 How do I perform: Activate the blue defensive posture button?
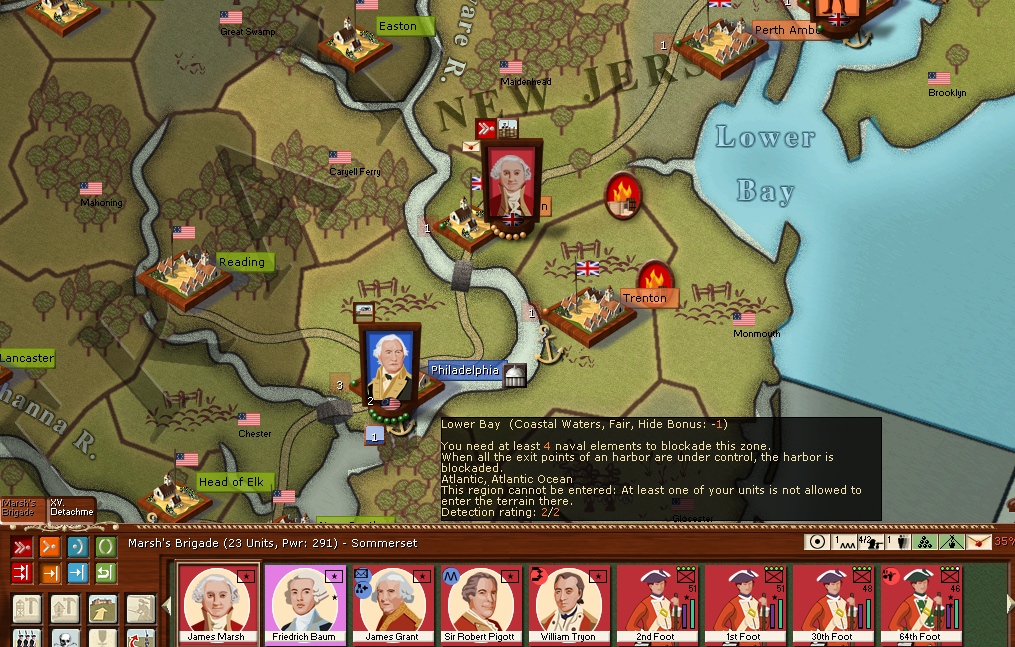[77, 547]
